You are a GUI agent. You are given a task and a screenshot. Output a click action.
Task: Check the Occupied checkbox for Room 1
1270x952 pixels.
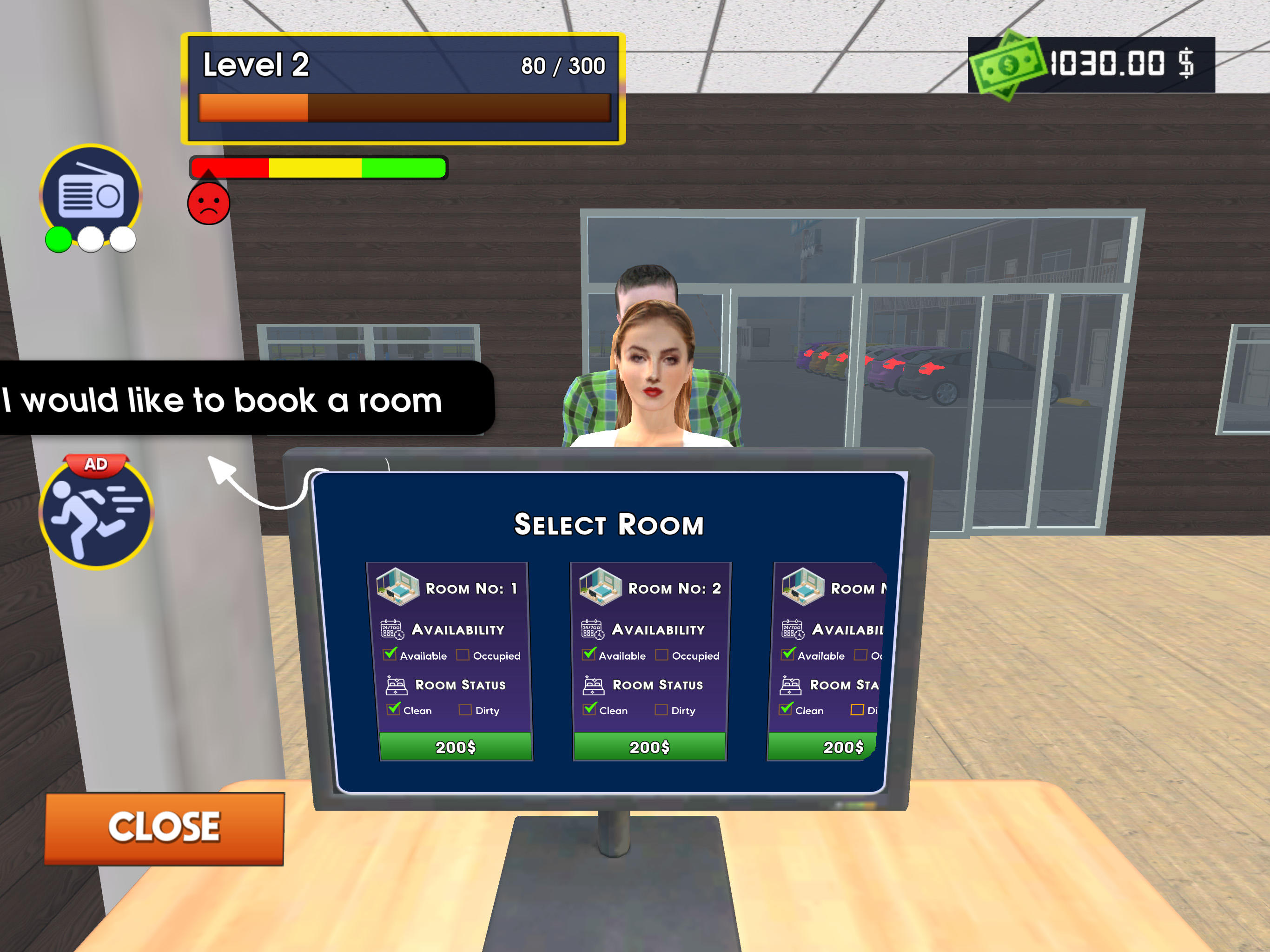point(462,654)
